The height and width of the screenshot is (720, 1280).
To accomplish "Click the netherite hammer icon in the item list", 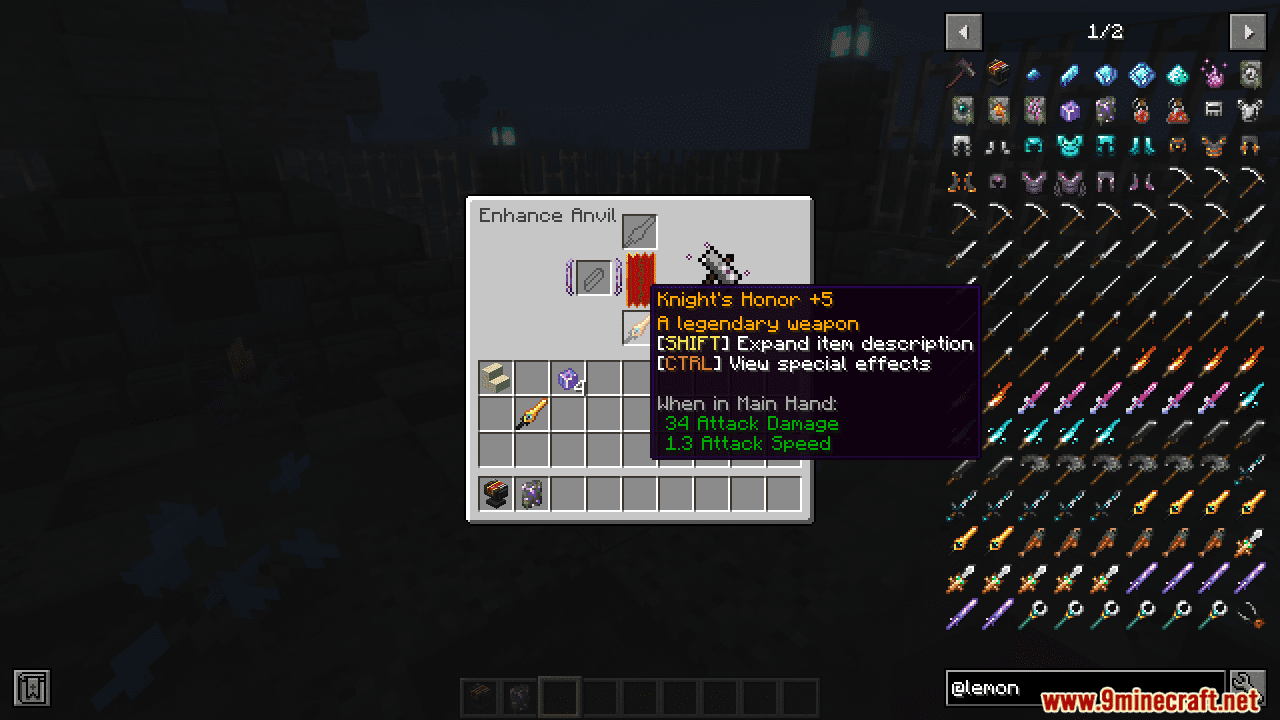I will [962, 73].
